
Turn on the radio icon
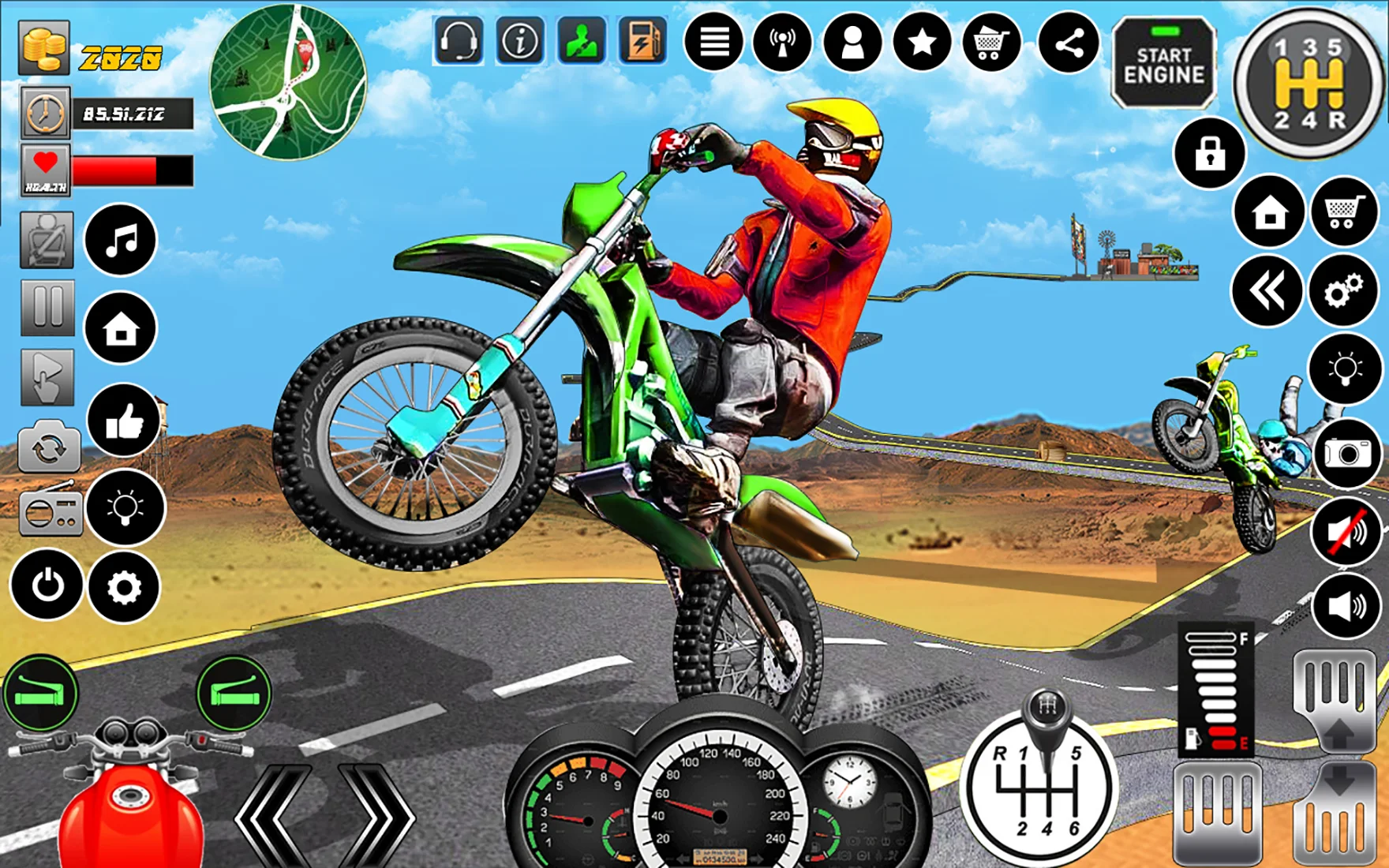(x=50, y=511)
